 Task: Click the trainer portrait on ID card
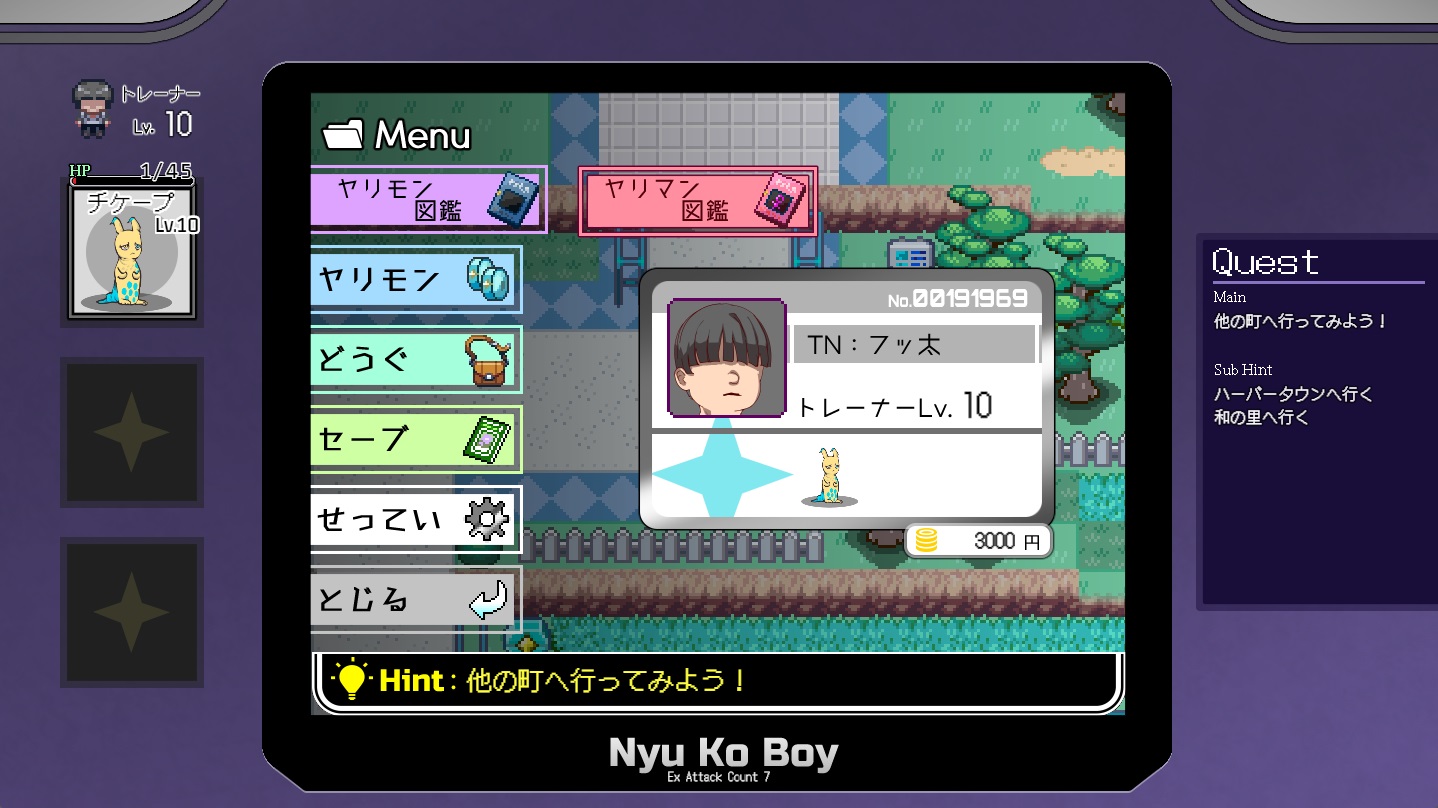point(727,358)
